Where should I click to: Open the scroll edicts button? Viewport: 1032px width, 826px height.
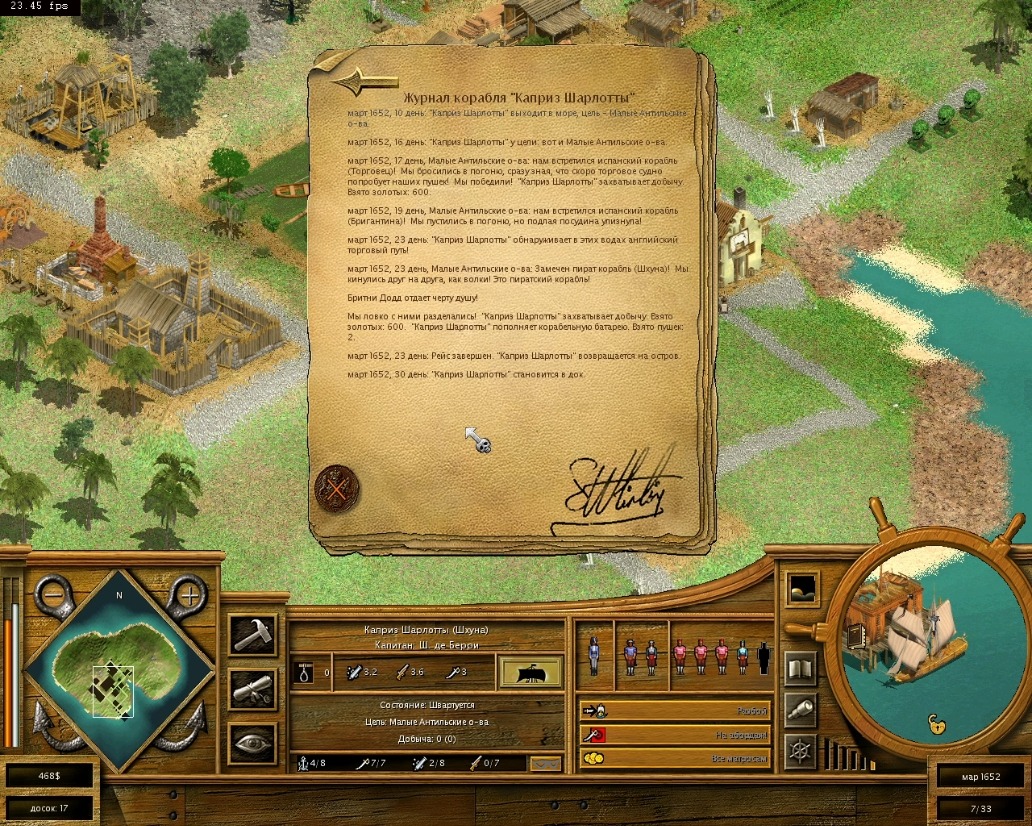point(252,688)
